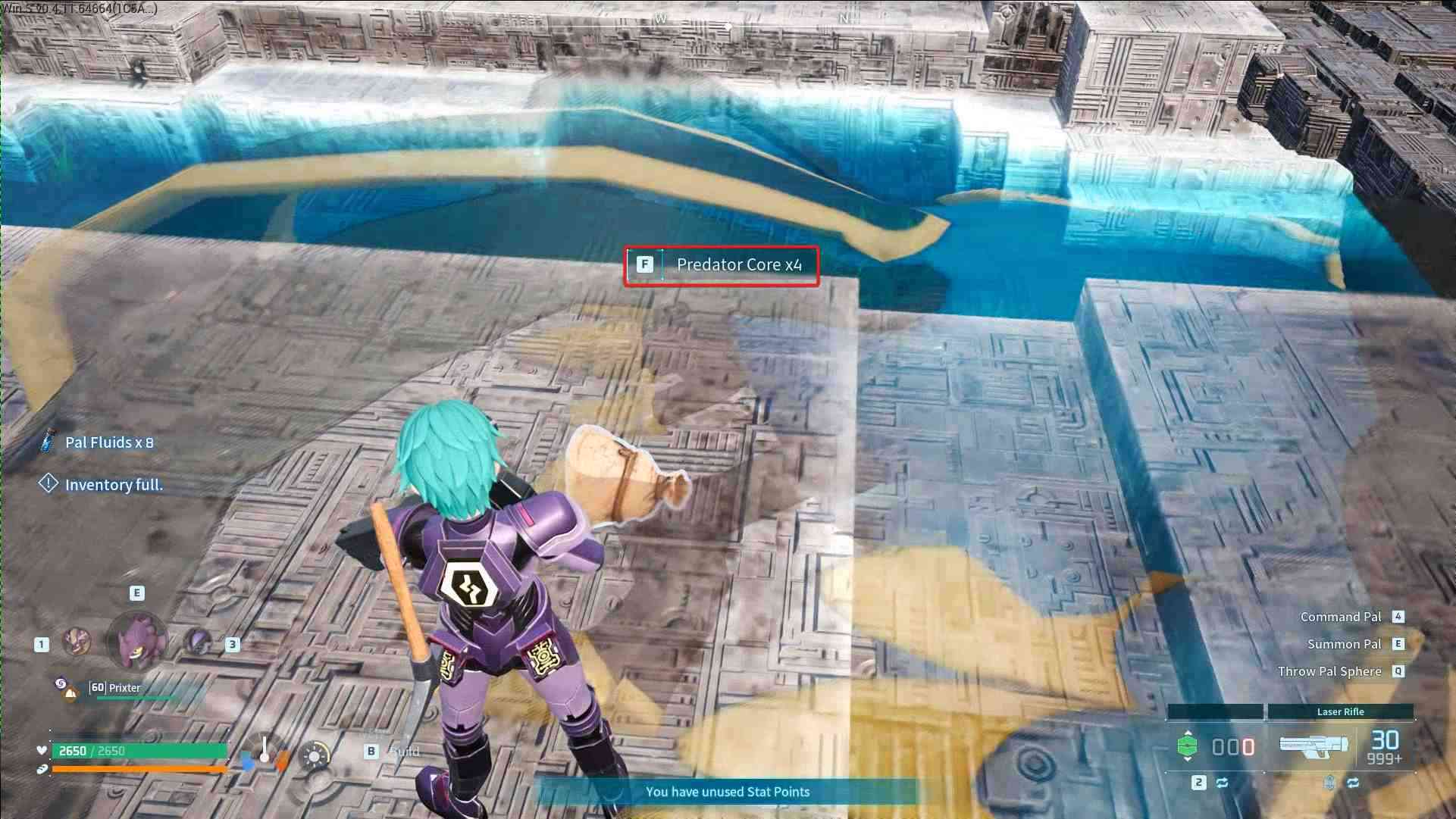This screenshot has height=819, width=1456.
Task: Choose the next pal beside key 3
Action: pyautogui.click(x=199, y=642)
